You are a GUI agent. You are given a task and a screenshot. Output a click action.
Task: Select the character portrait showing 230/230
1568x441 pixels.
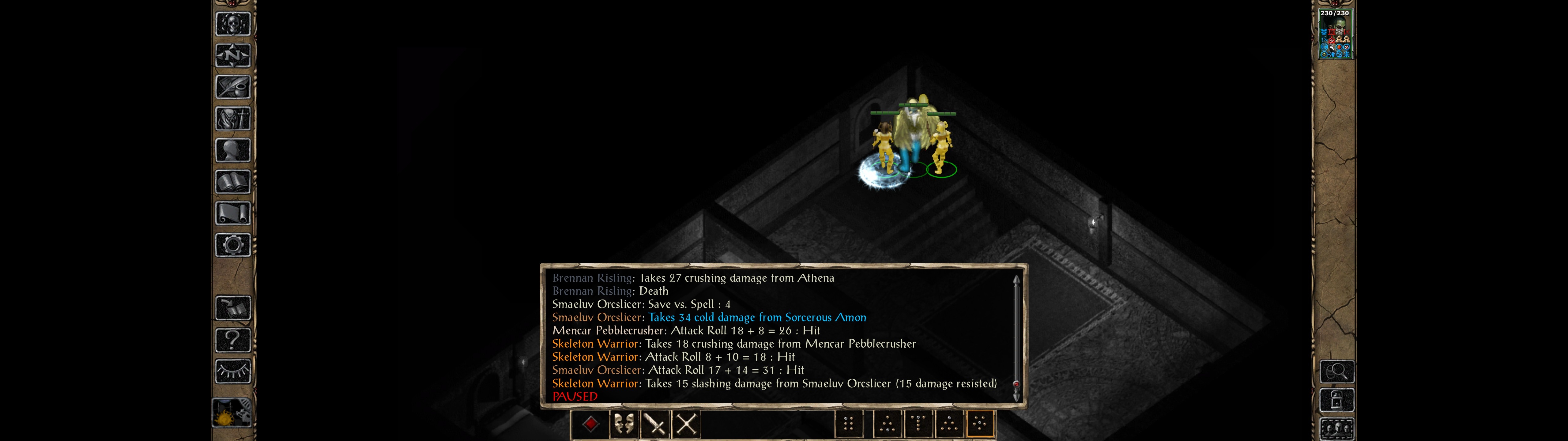[1335, 34]
